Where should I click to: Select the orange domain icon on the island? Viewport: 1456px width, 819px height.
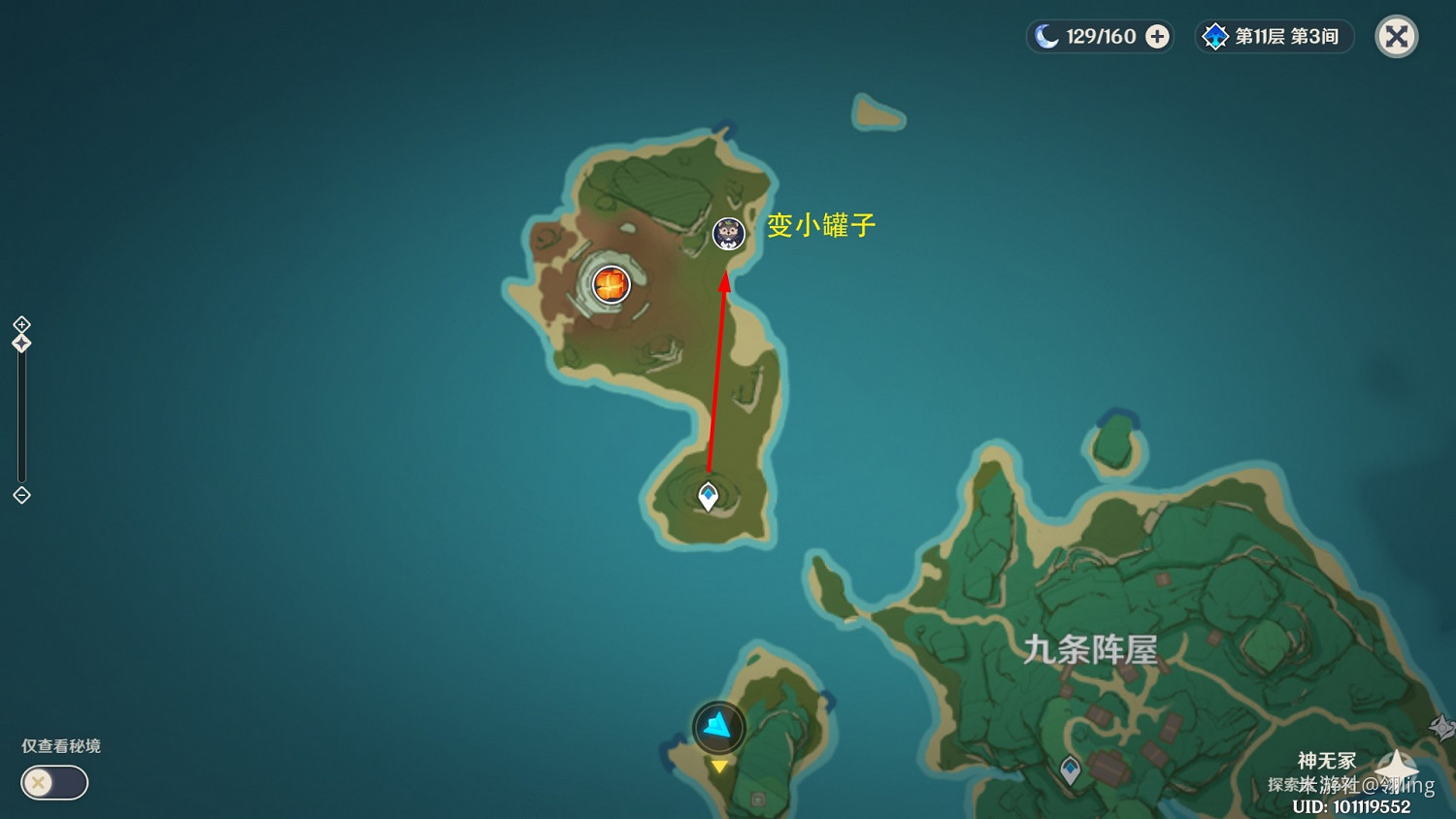tap(611, 284)
